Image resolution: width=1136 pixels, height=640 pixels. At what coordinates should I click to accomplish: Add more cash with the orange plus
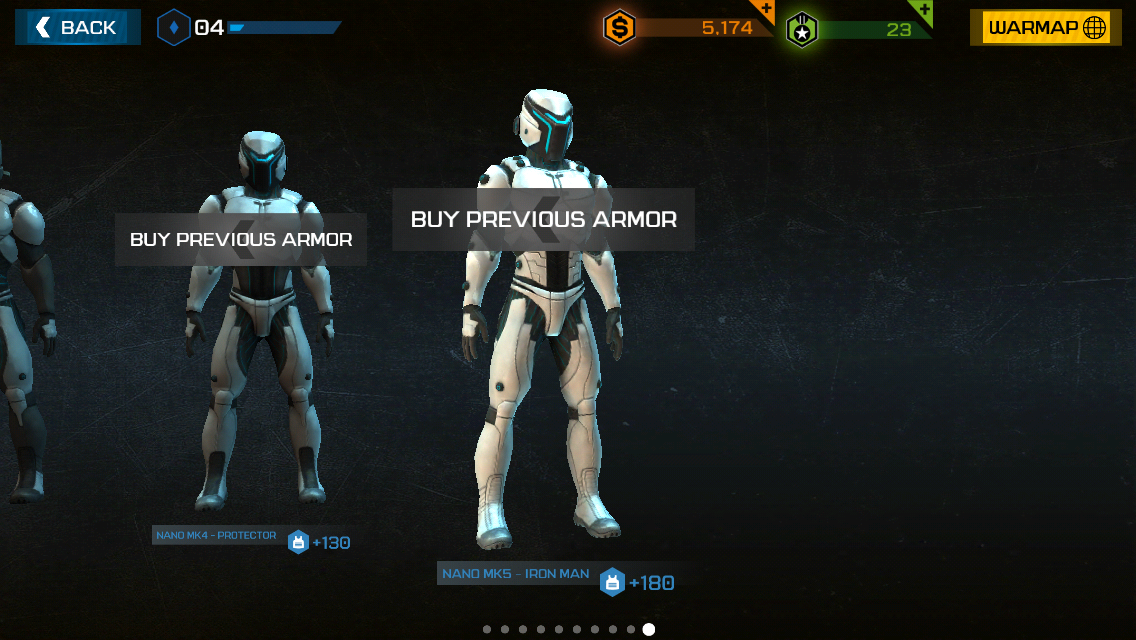coord(764,10)
